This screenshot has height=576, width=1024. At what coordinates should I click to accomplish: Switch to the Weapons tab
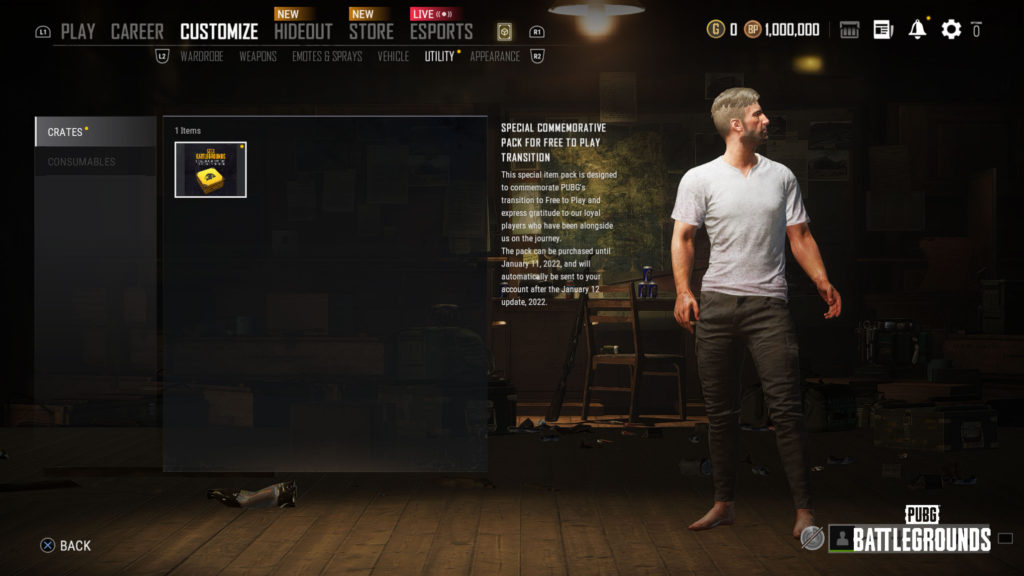(258, 56)
